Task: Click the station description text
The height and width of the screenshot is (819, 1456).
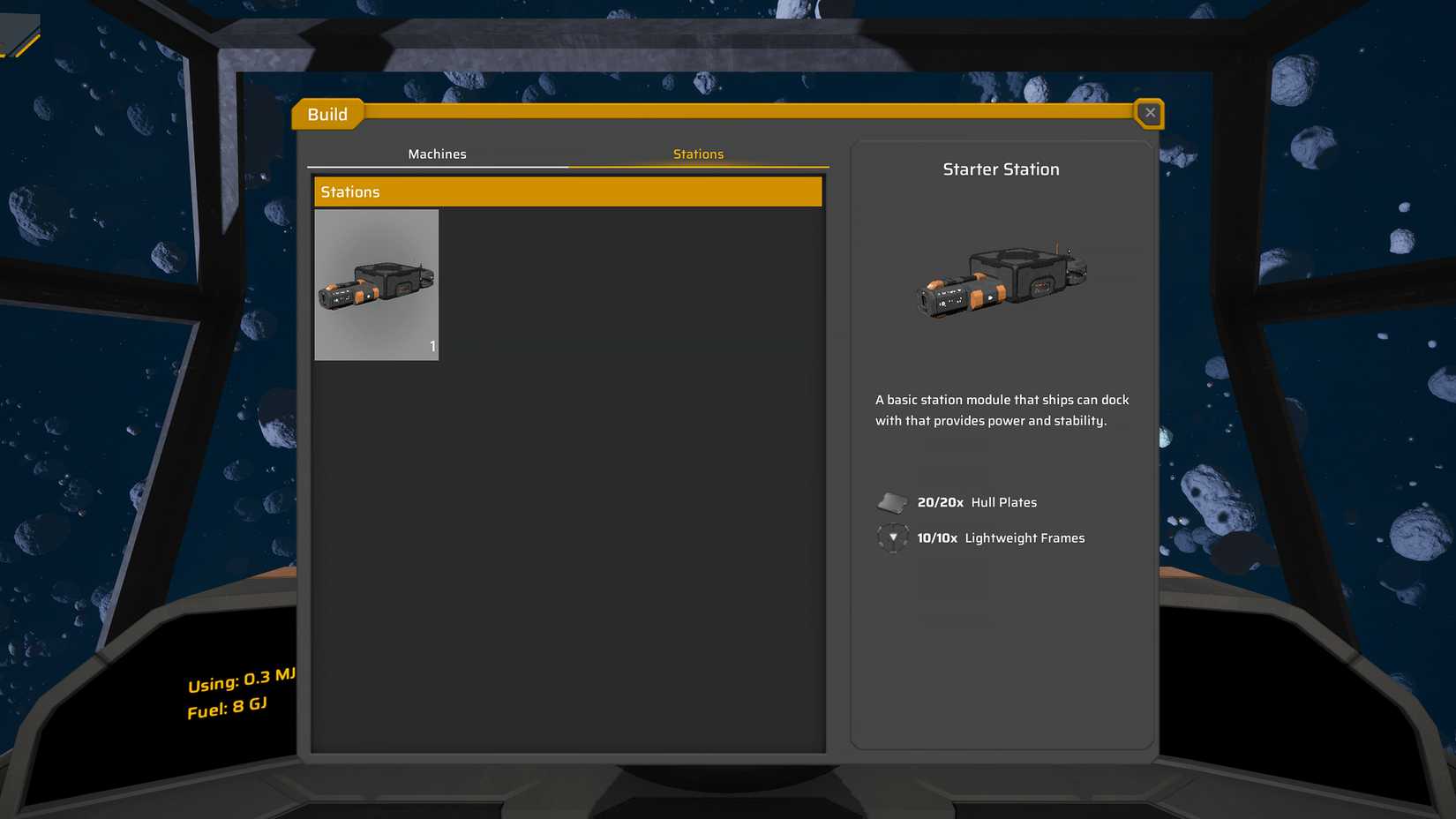Action: [1001, 409]
